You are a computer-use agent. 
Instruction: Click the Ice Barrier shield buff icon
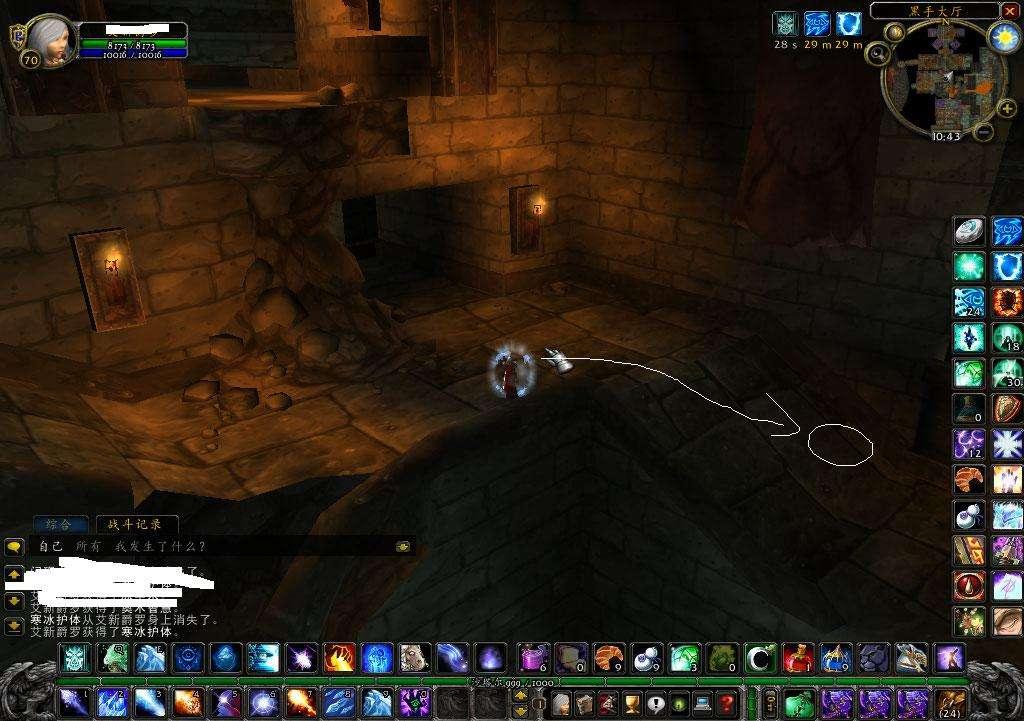click(849, 24)
